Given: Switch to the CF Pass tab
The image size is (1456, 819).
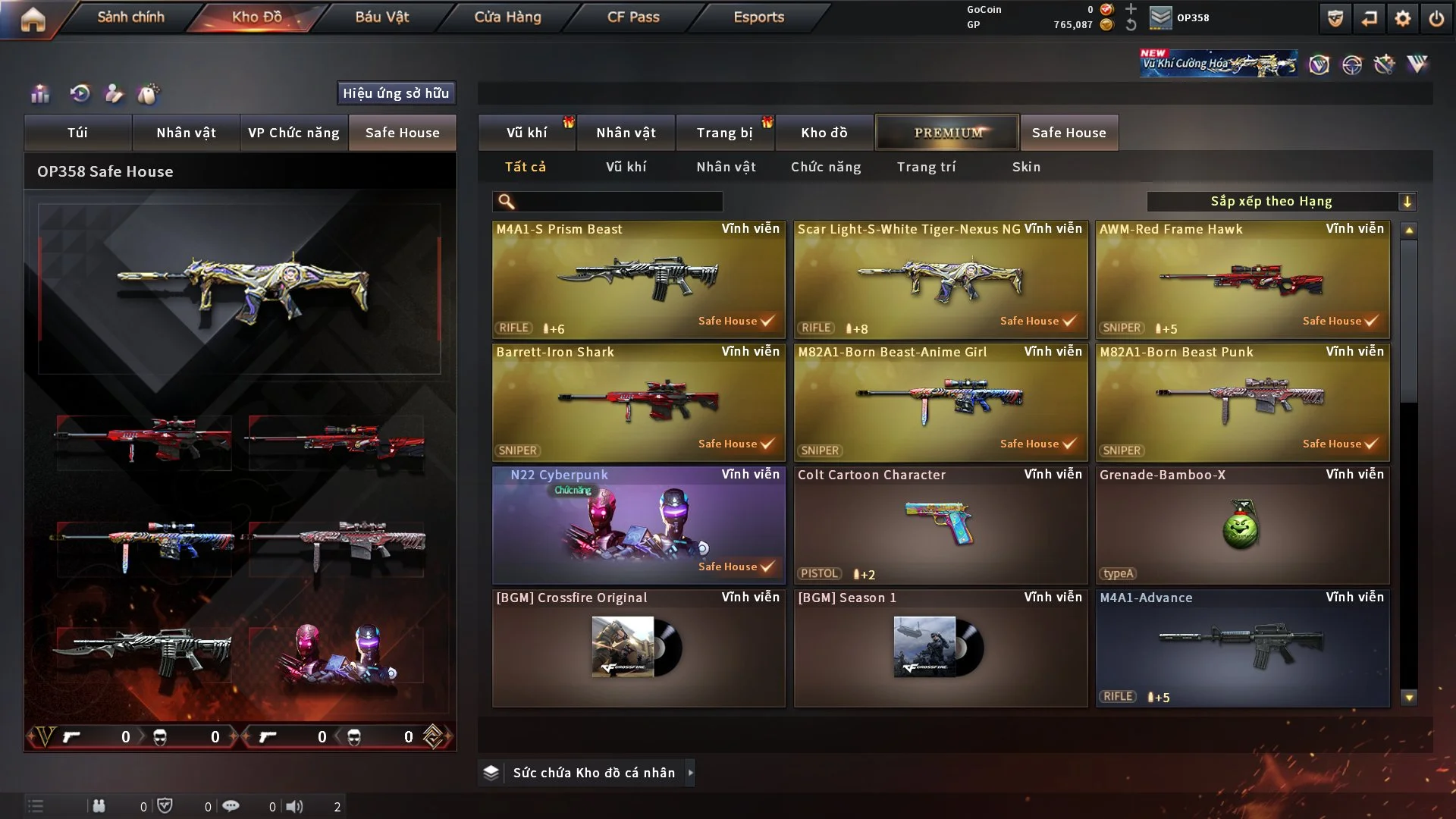Looking at the screenshot, I should click(x=633, y=17).
